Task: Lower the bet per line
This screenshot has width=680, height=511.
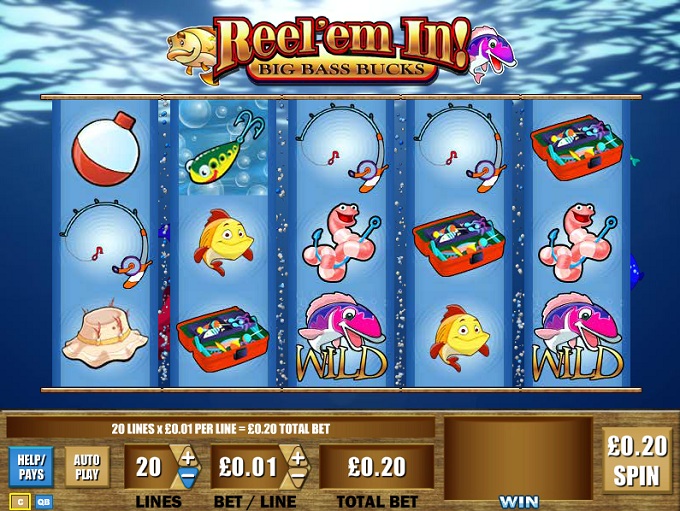Action: click(x=297, y=478)
